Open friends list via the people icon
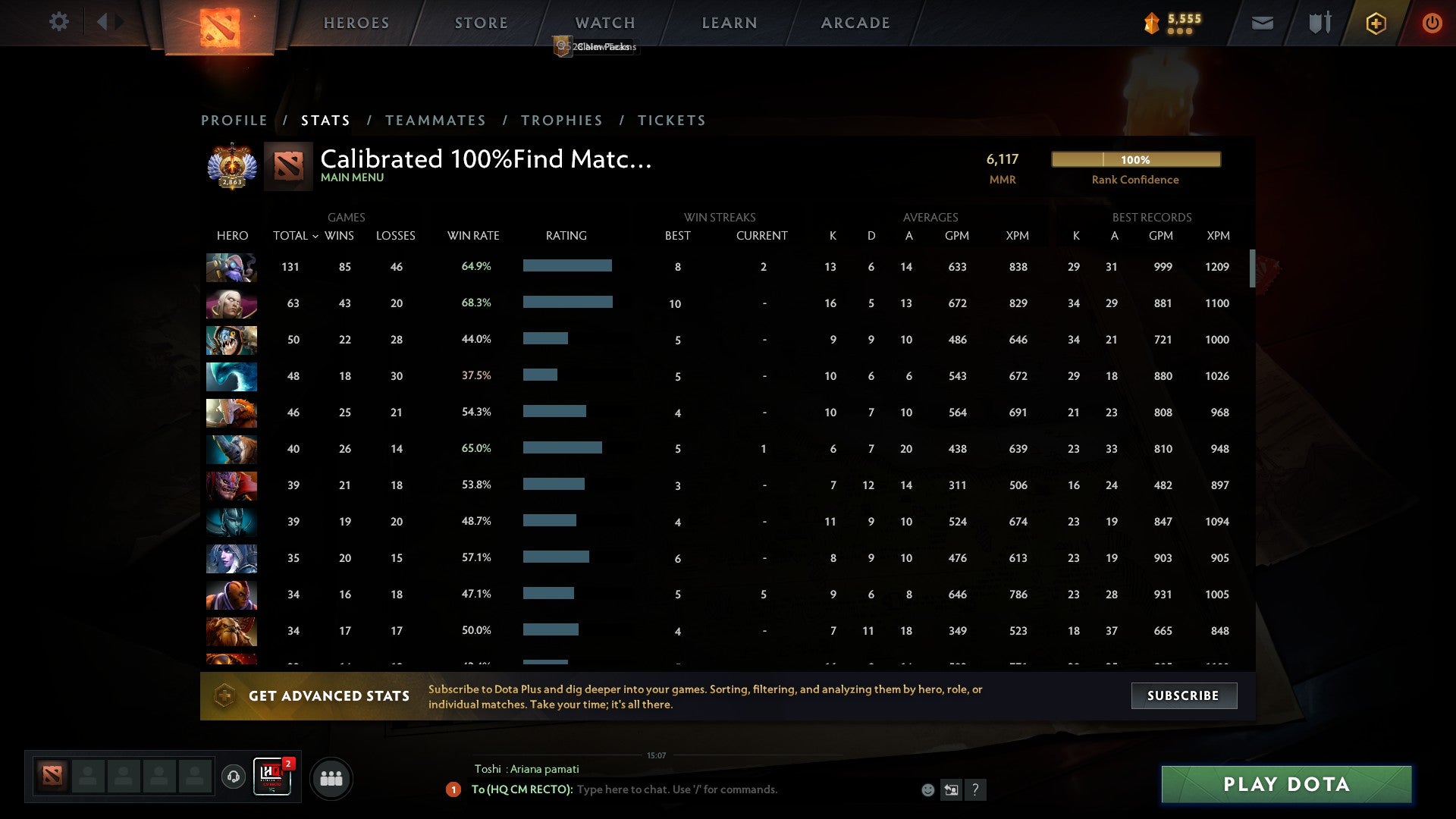1456x819 pixels. [331, 777]
